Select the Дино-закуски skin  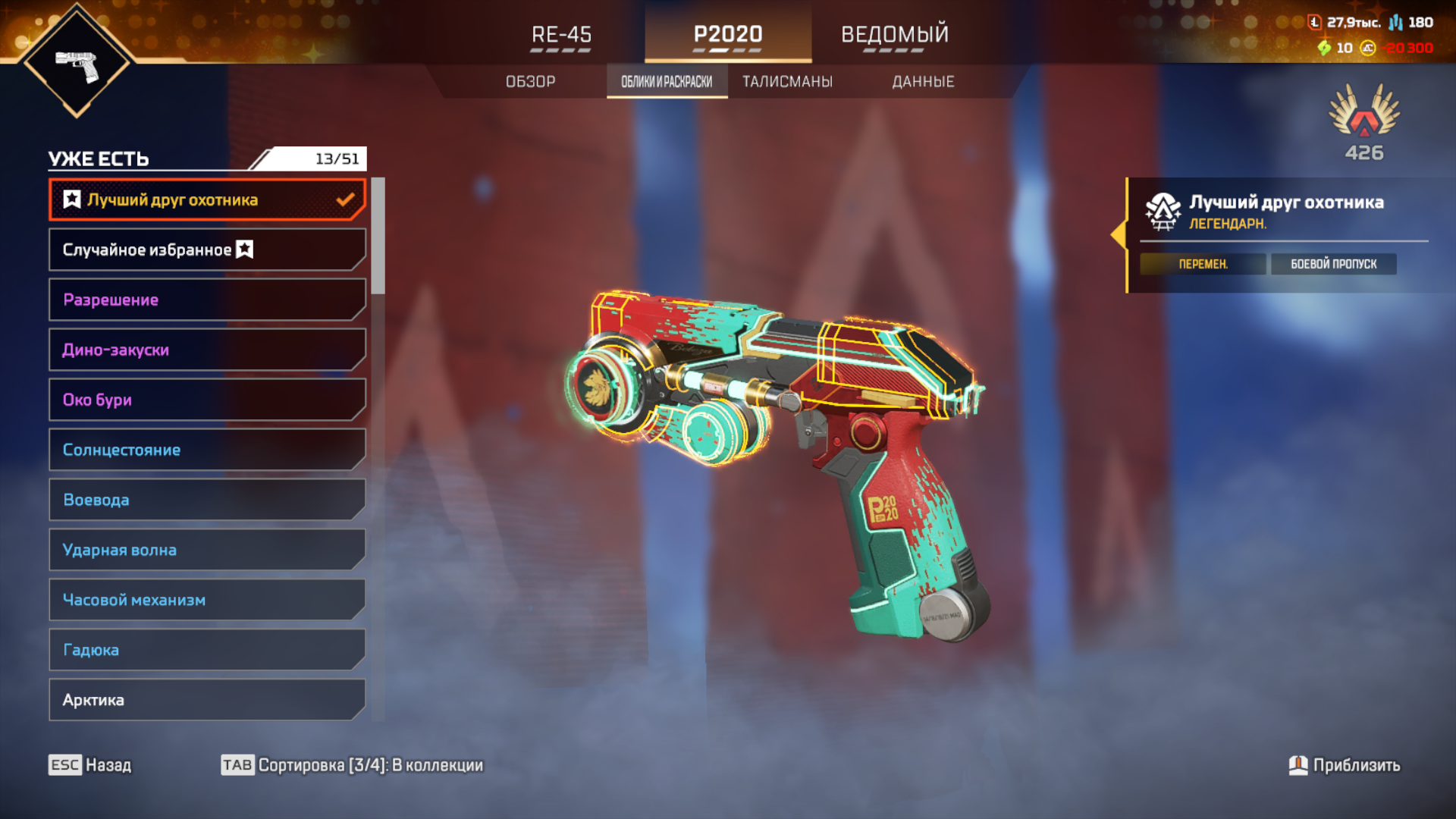coord(207,350)
